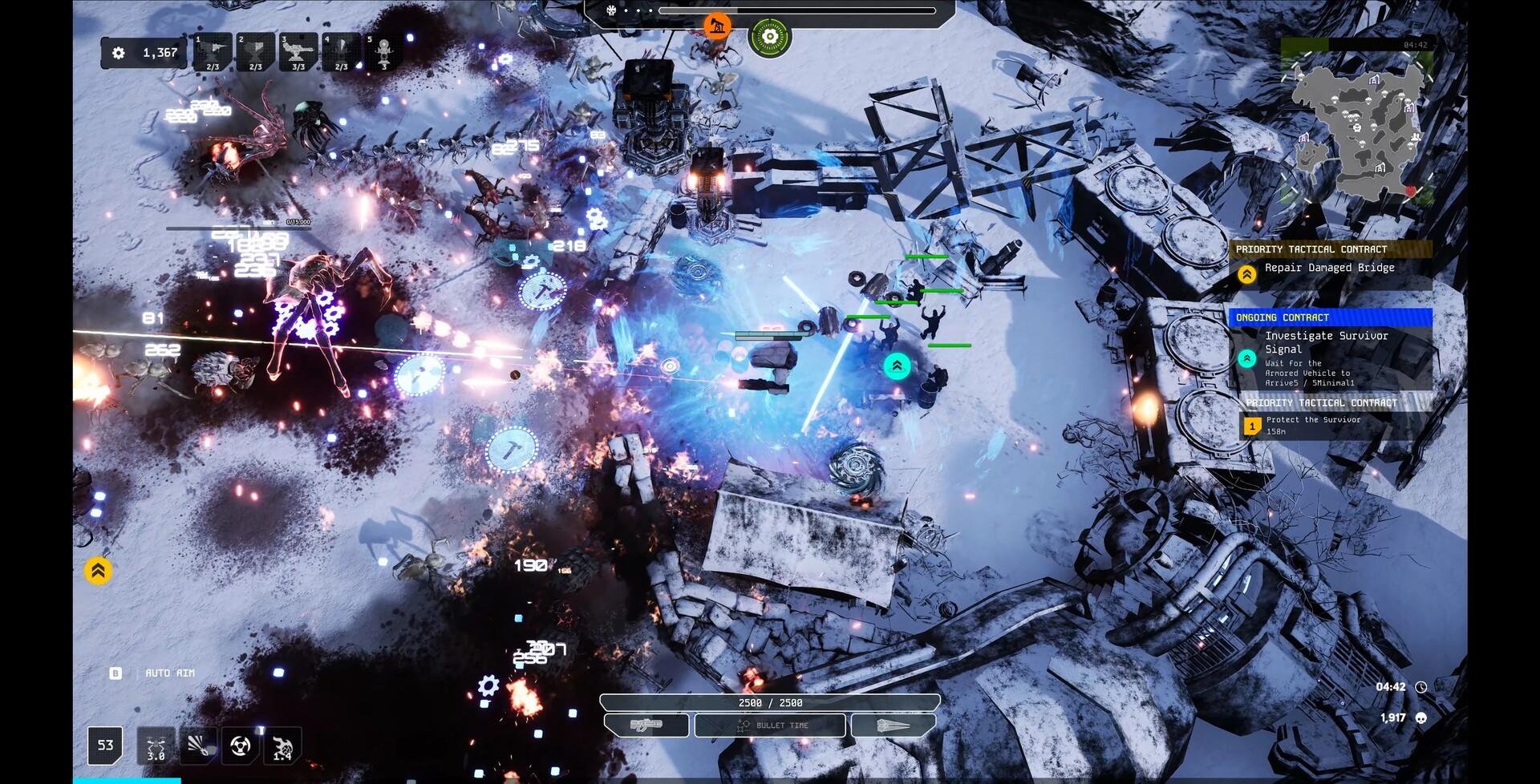Expand the Repair Damaged Bridge contract chevron
Viewport: 1540px width, 784px height.
tap(1246, 273)
